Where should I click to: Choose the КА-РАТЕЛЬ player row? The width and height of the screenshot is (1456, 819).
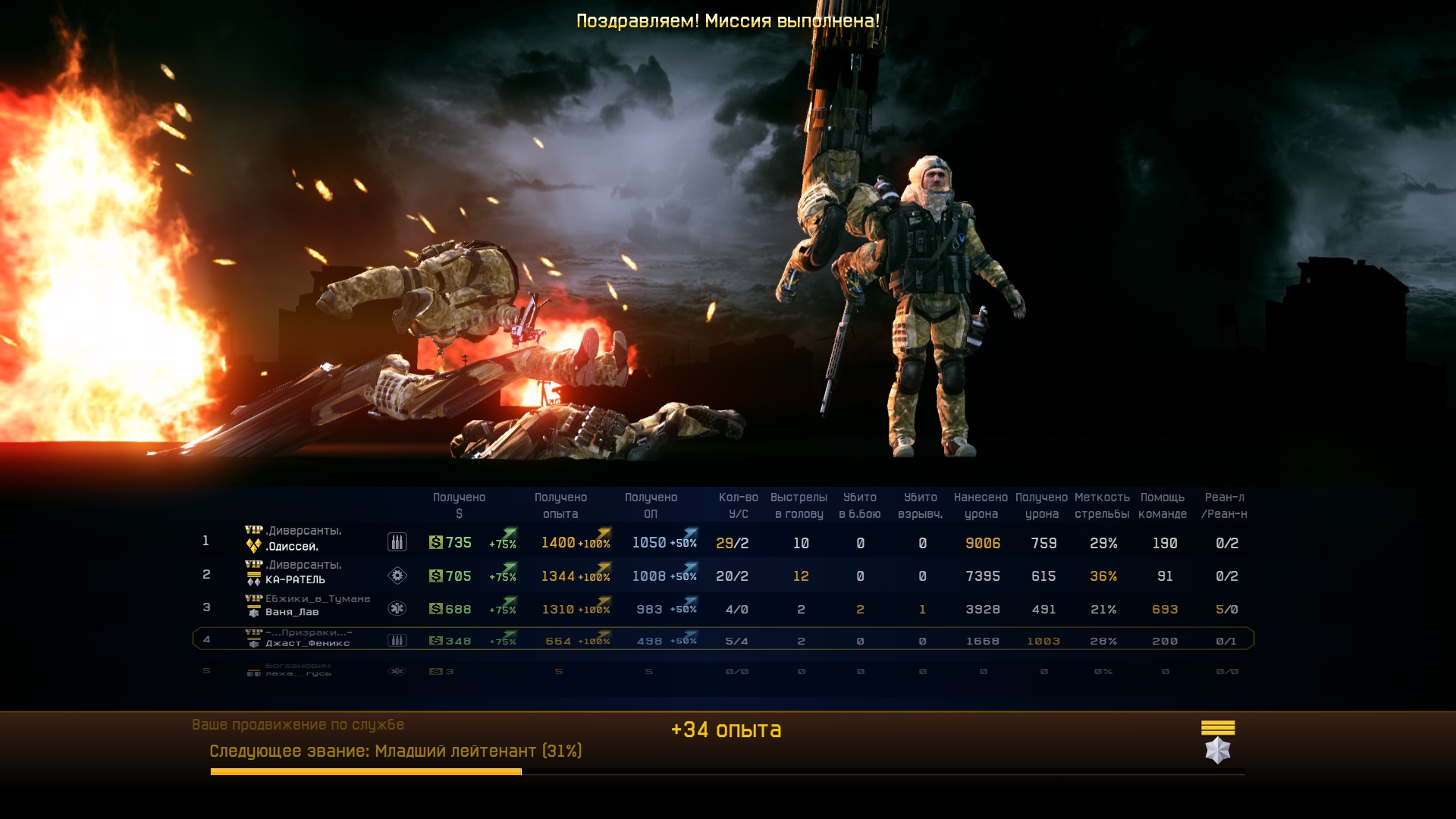295,579
